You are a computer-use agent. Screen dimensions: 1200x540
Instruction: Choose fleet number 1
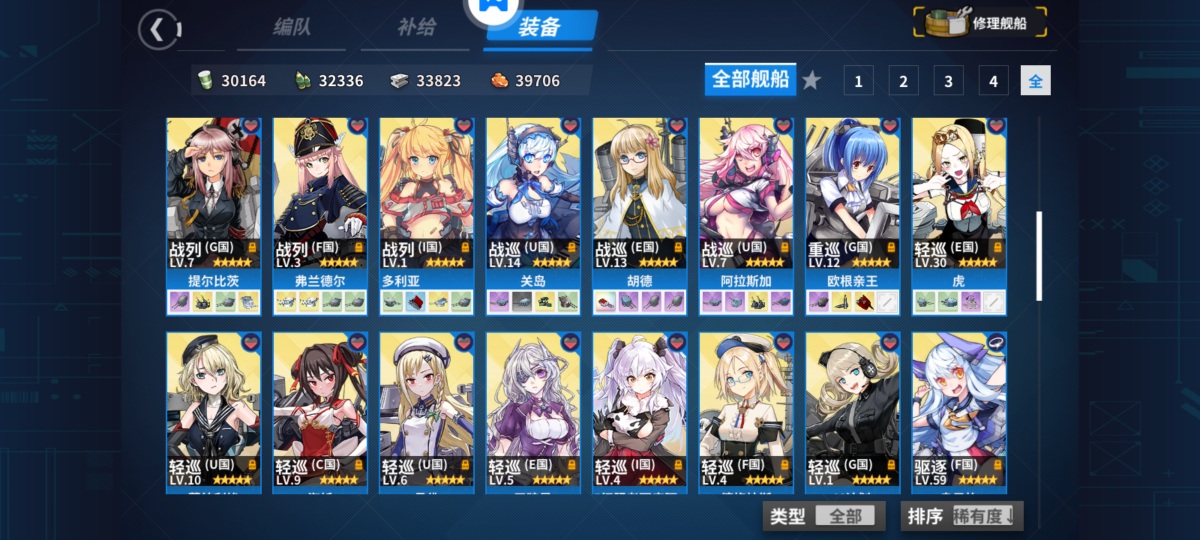click(858, 81)
